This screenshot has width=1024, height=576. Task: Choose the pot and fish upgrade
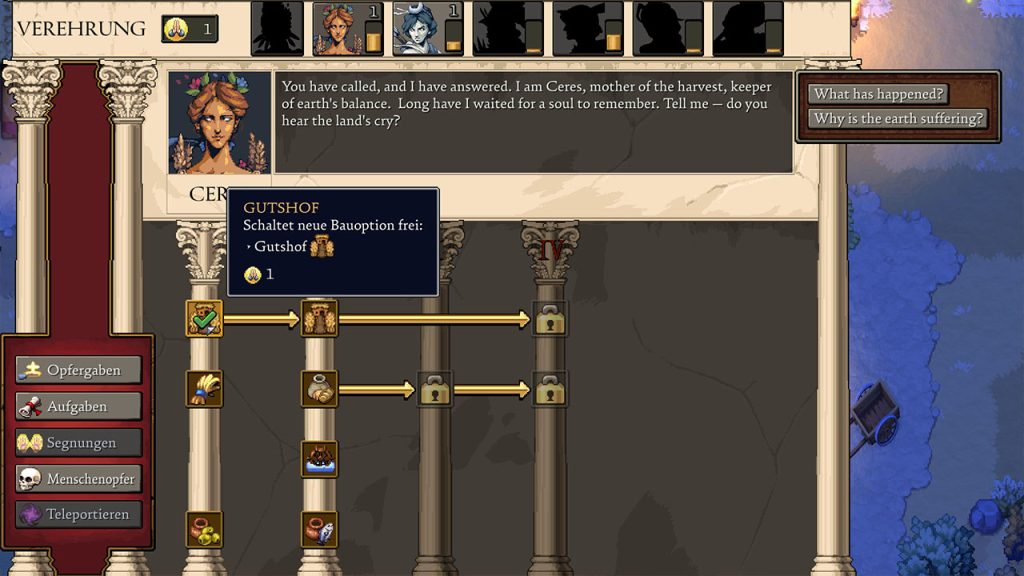(320, 529)
